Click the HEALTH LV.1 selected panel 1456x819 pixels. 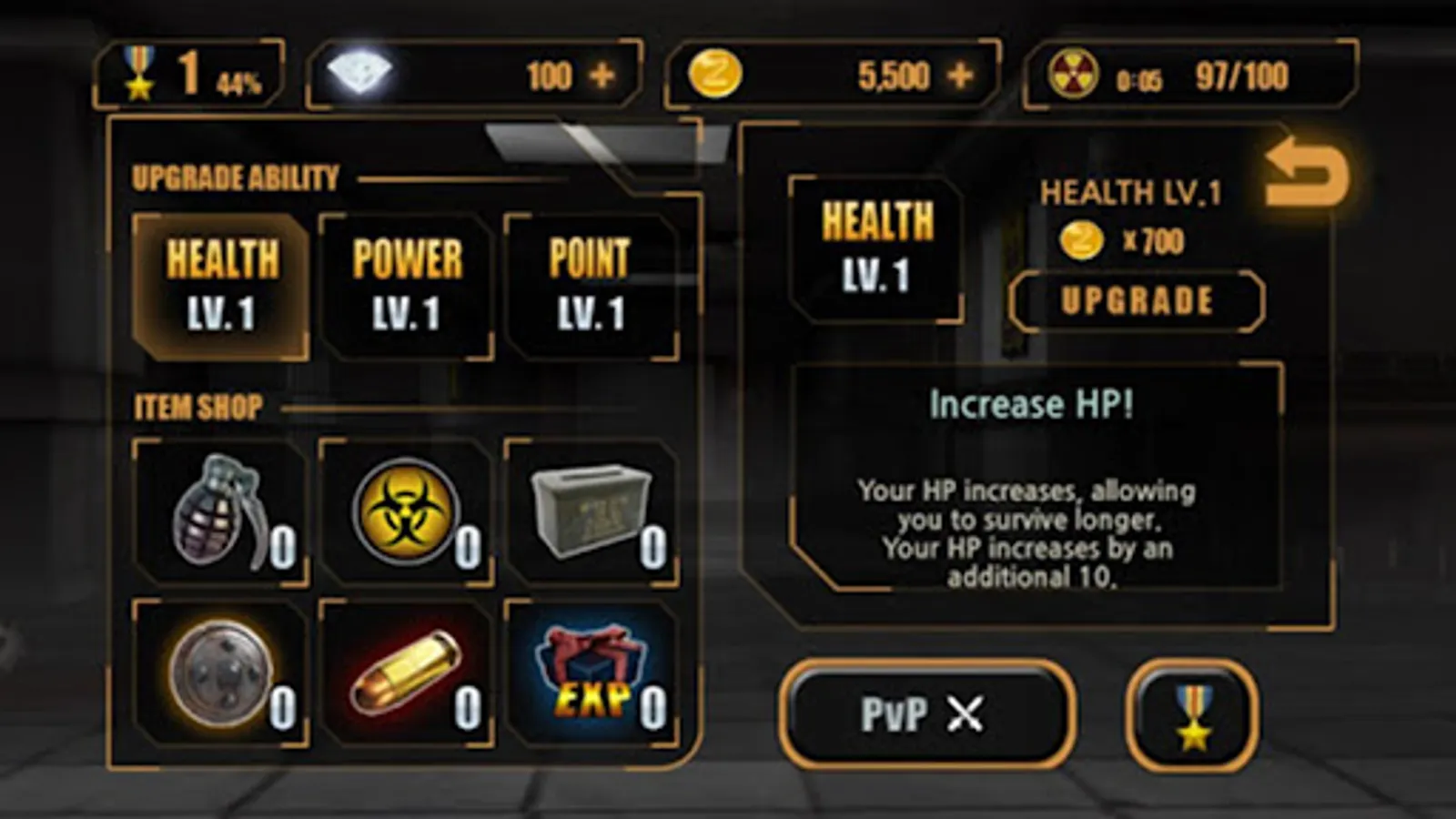tap(878, 248)
